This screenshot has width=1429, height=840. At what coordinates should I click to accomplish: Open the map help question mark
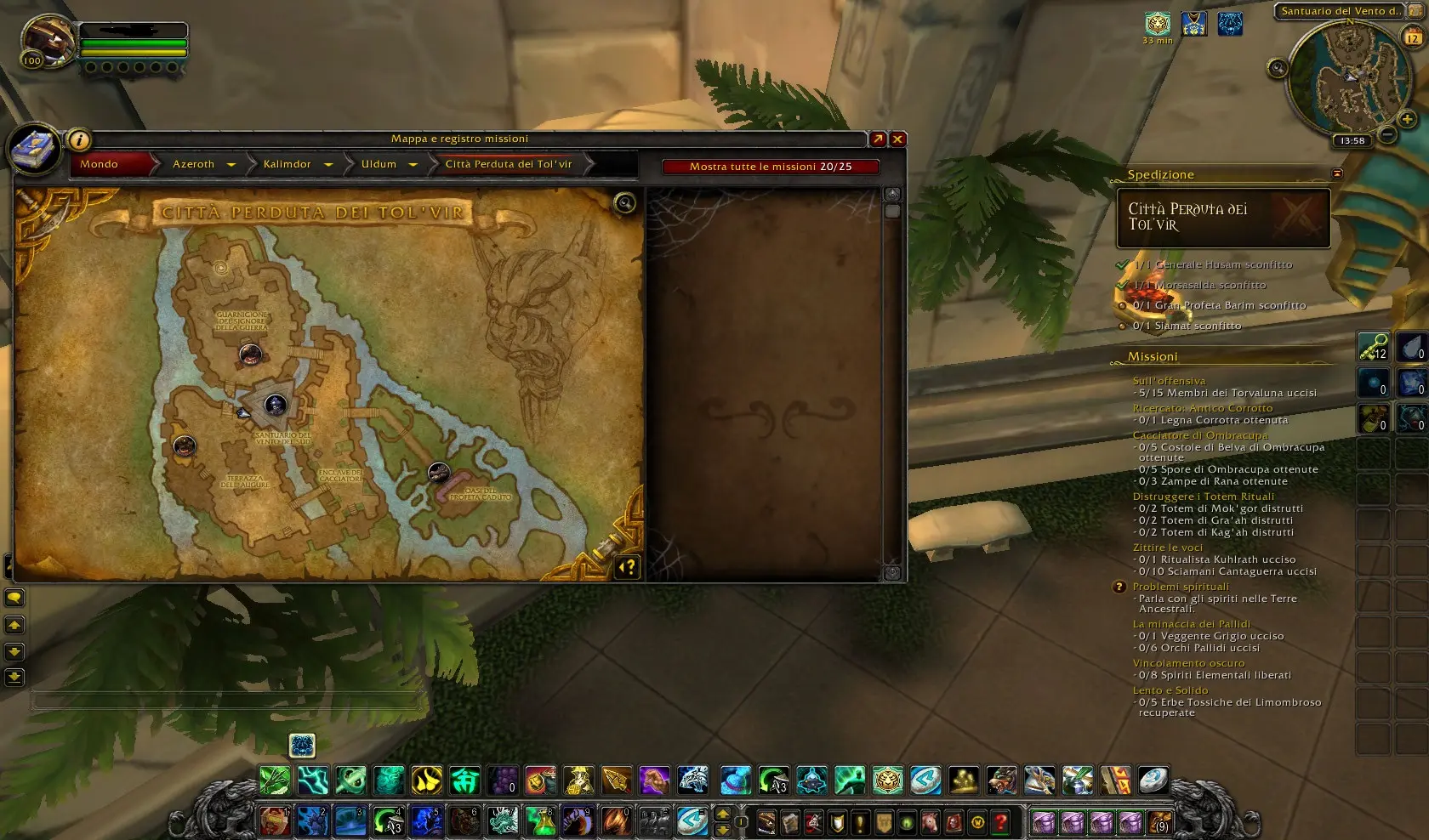click(x=627, y=567)
